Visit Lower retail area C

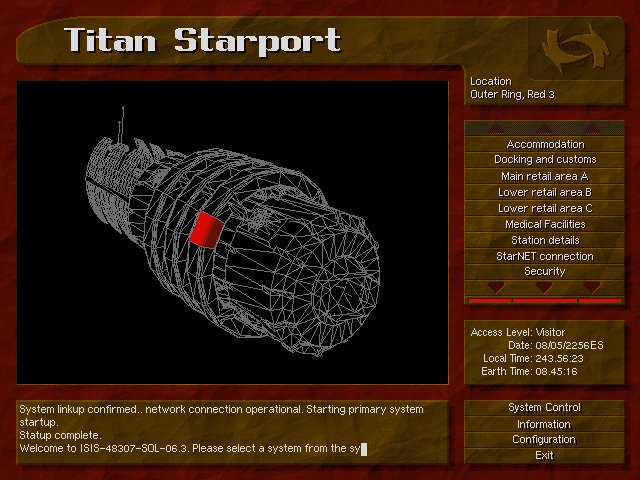[545, 208]
